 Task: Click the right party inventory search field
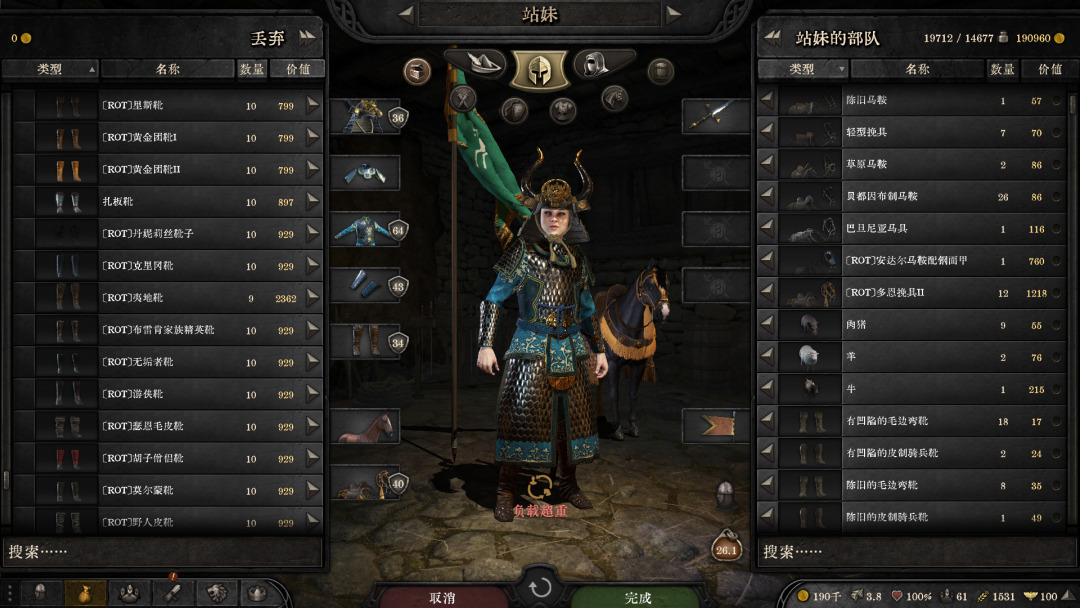pyautogui.click(x=918, y=551)
